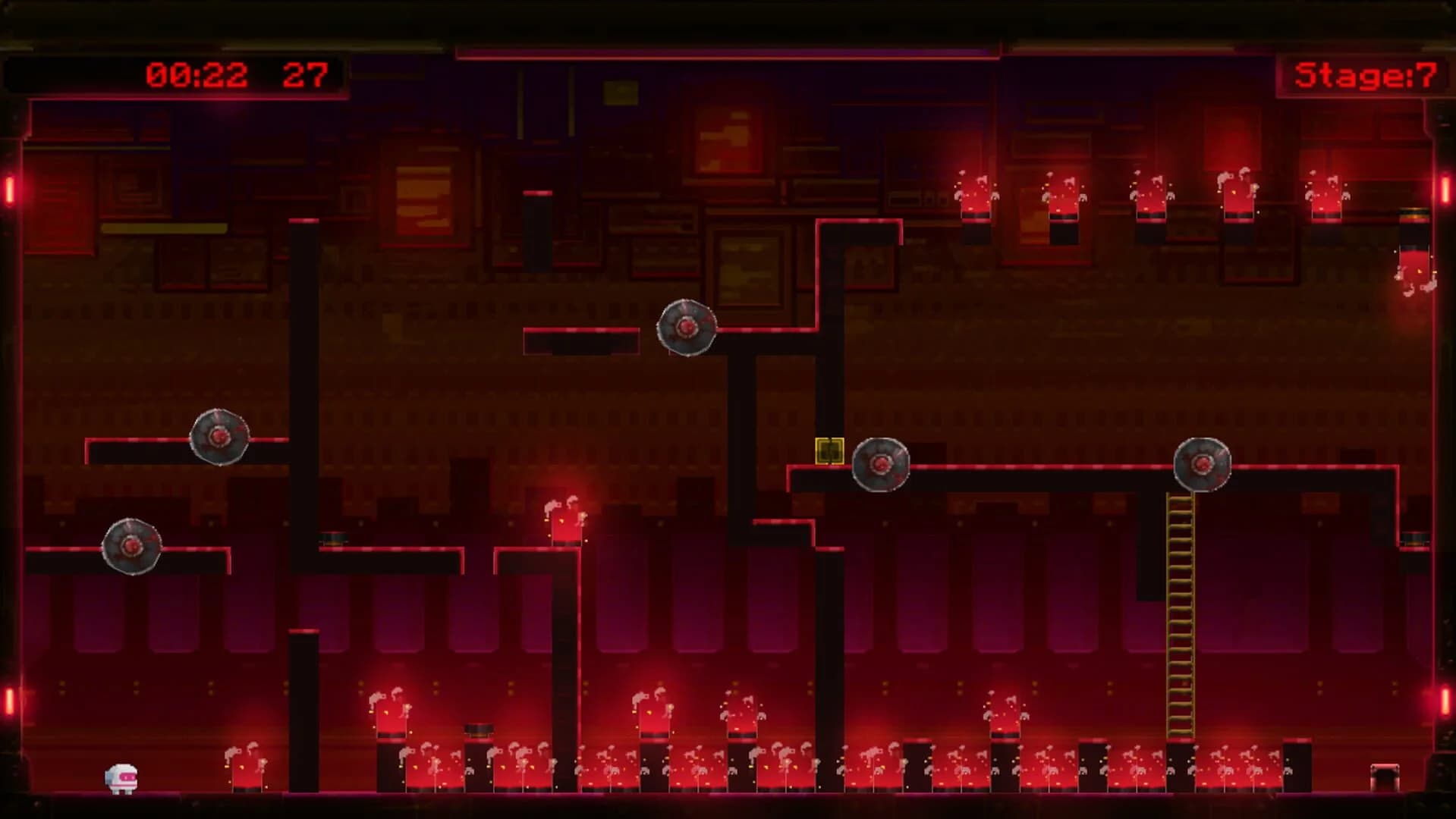Click the leftmost saw blade near the lower ledge
The width and height of the screenshot is (1456, 819).
(131, 546)
